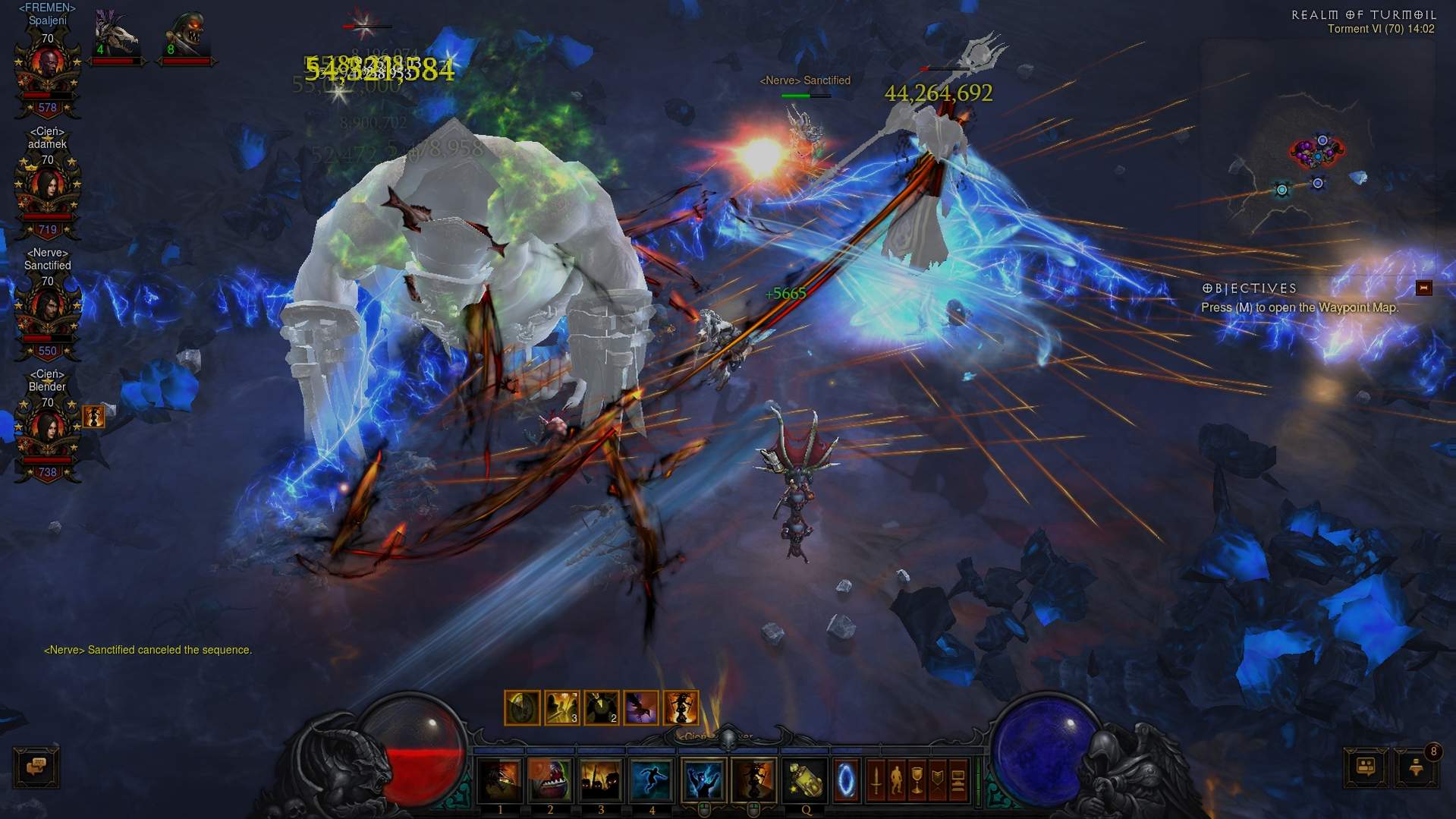1456x819 pixels.
Task: Open the social friends button showing 8
Action: pyautogui.click(x=1416, y=767)
